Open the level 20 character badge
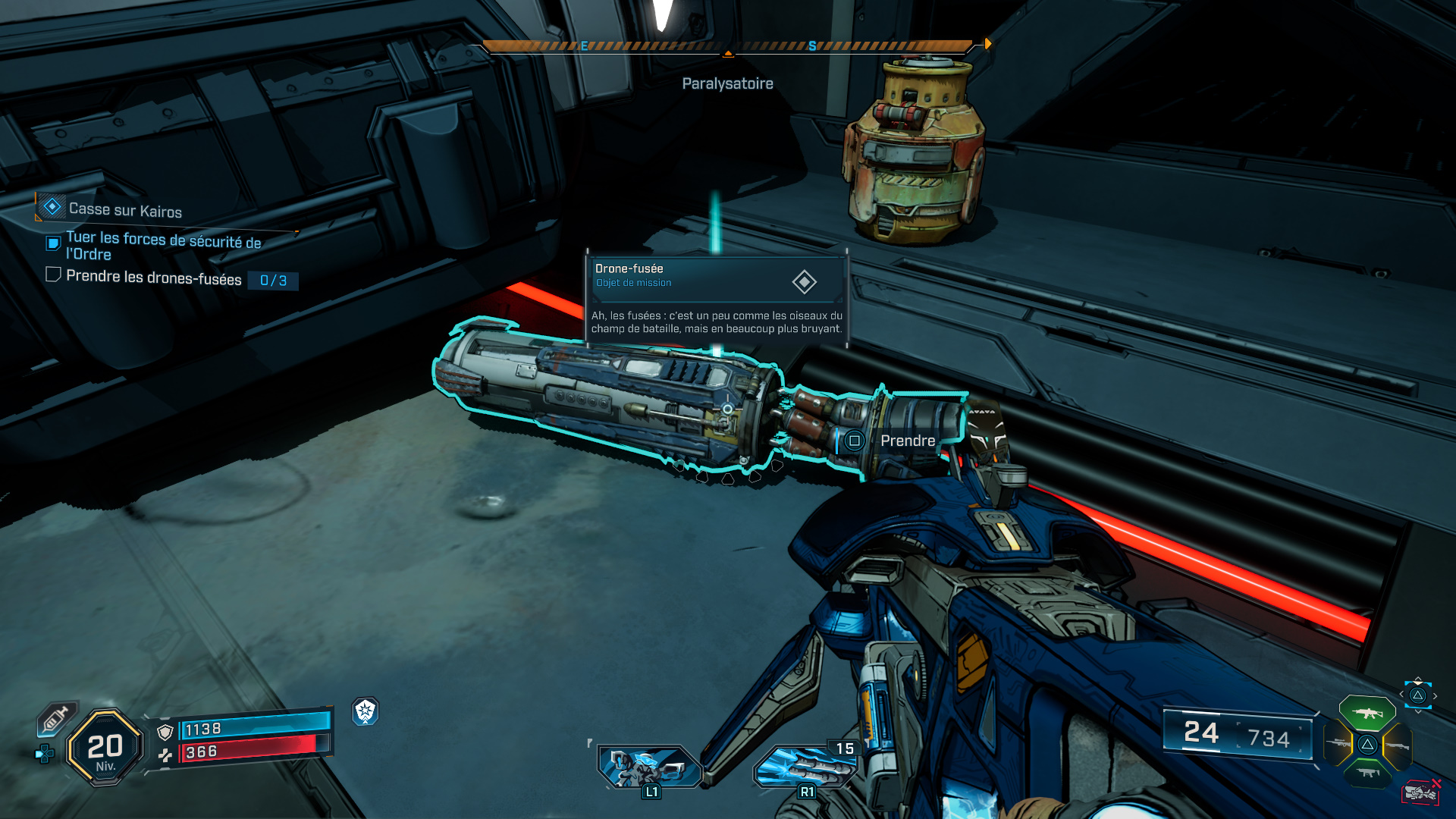The width and height of the screenshot is (1456, 819). coord(105,748)
